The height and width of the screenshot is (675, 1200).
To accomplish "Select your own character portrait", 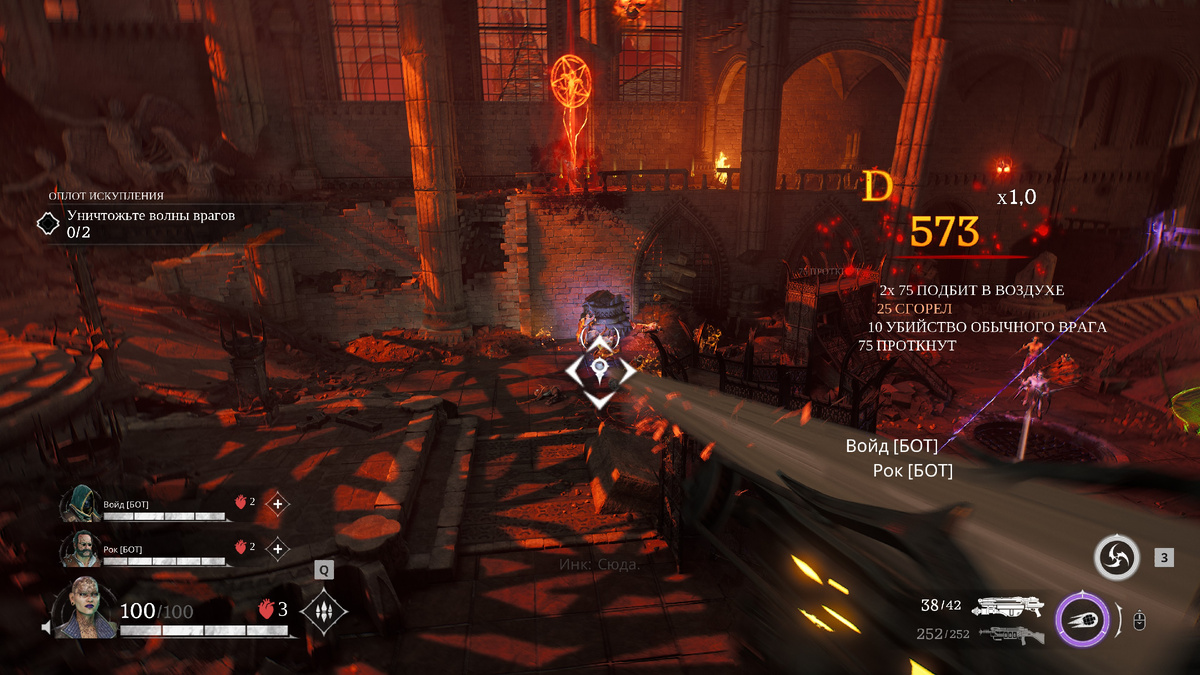I will tap(87, 609).
